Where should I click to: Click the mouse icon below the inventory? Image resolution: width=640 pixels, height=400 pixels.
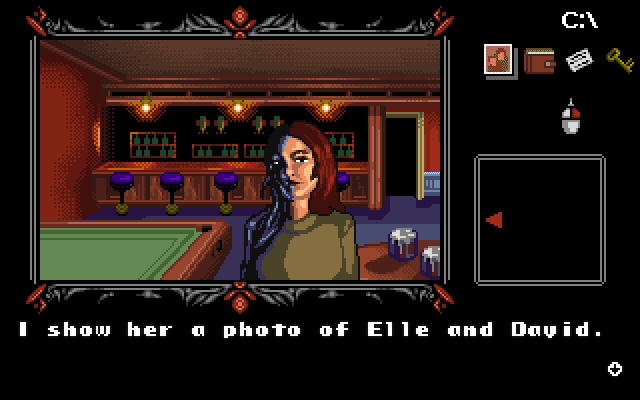click(x=571, y=120)
